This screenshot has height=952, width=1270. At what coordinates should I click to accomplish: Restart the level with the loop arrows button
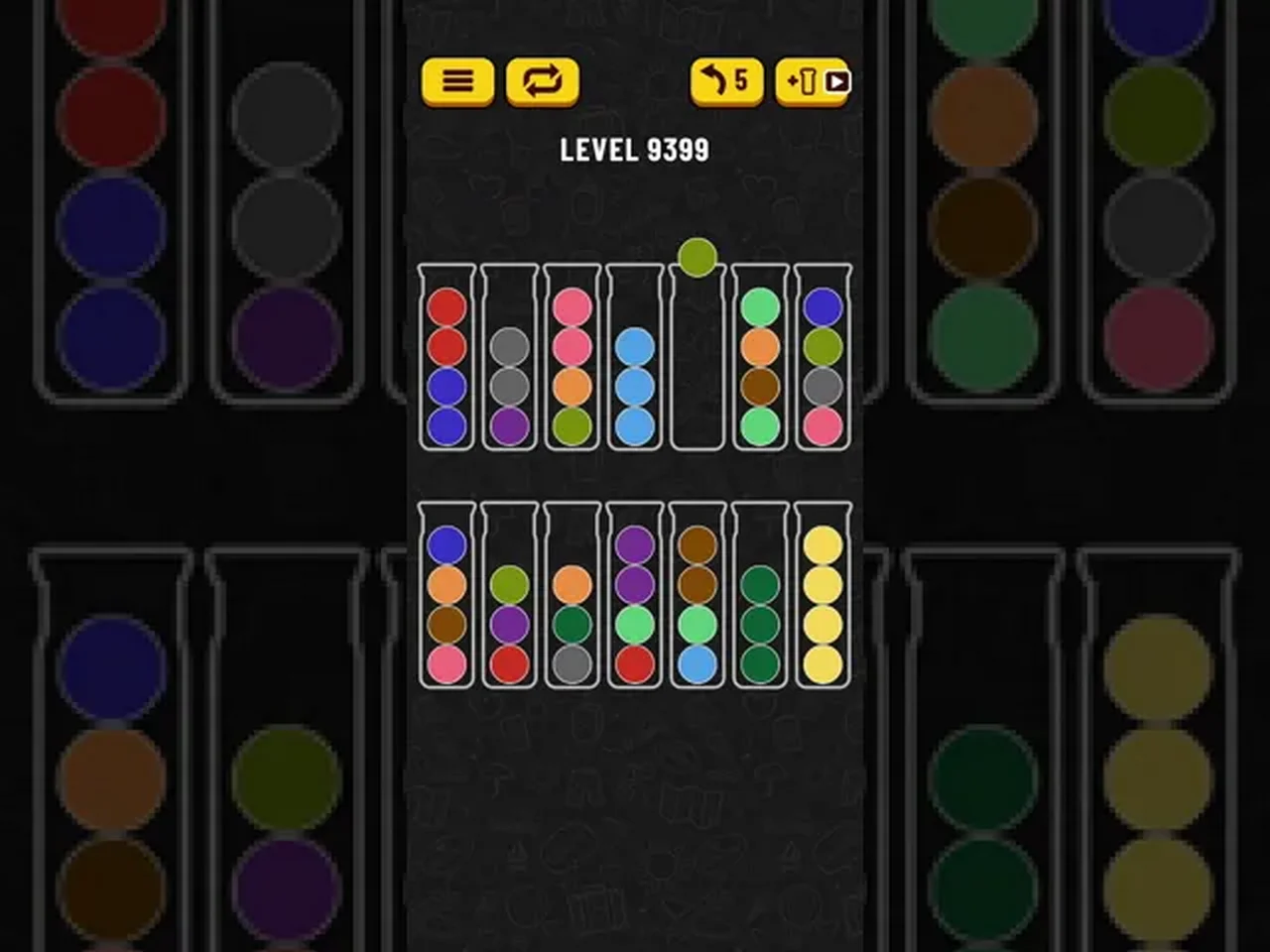(542, 81)
